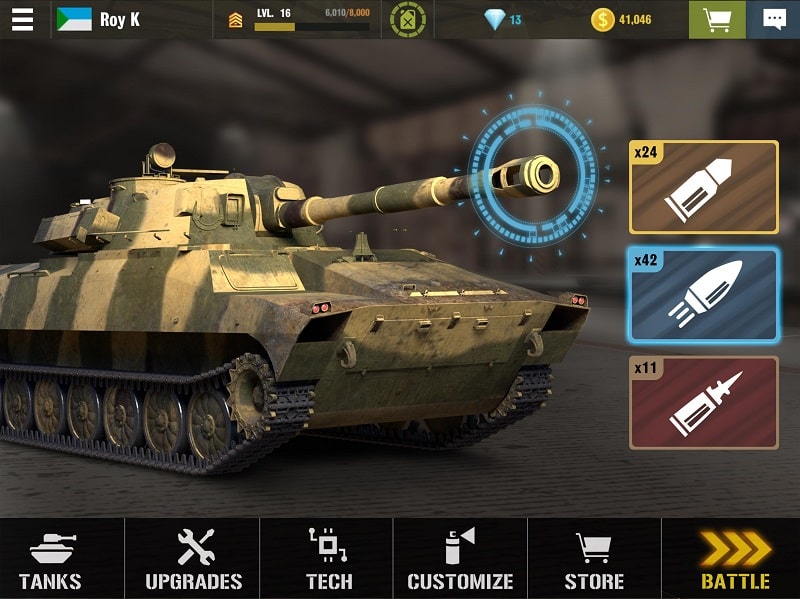The height and width of the screenshot is (599, 800).
Task: Open the Upgrades section
Action: coord(193,559)
